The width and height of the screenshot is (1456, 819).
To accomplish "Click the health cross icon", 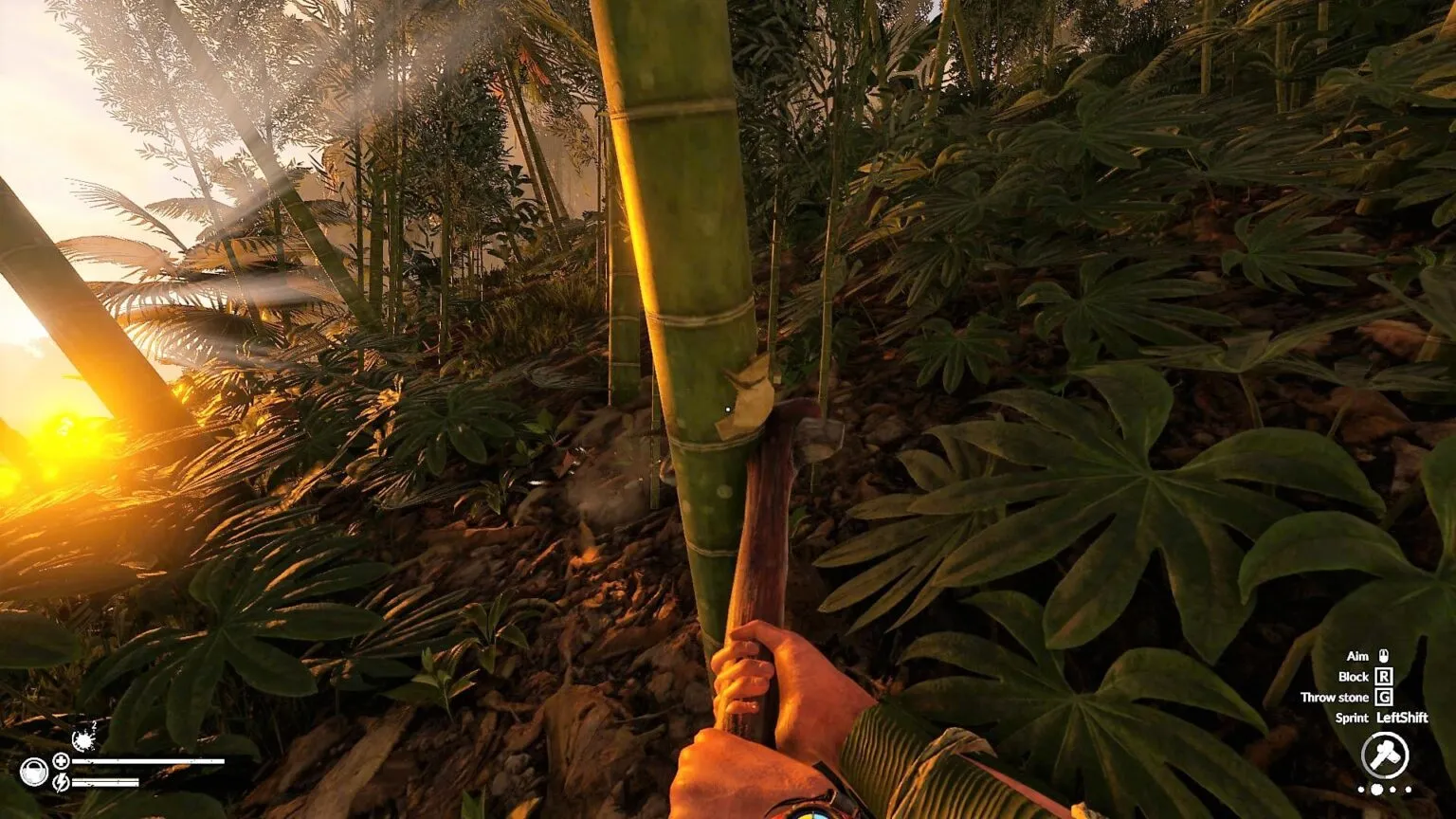I will pyautogui.click(x=61, y=761).
